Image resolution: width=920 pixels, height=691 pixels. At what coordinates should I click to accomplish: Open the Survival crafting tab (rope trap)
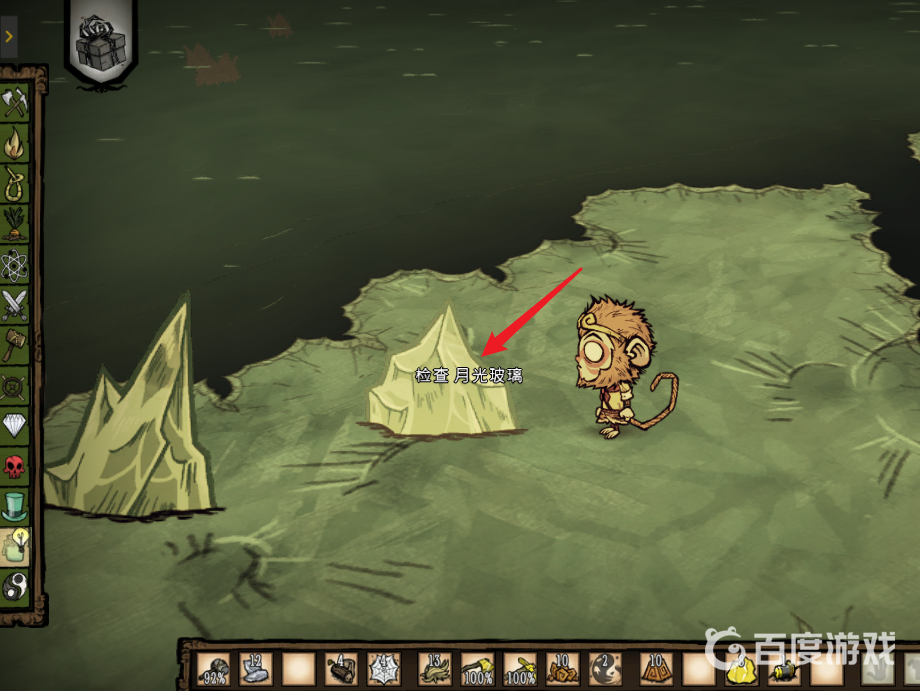[x=16, y=184]
